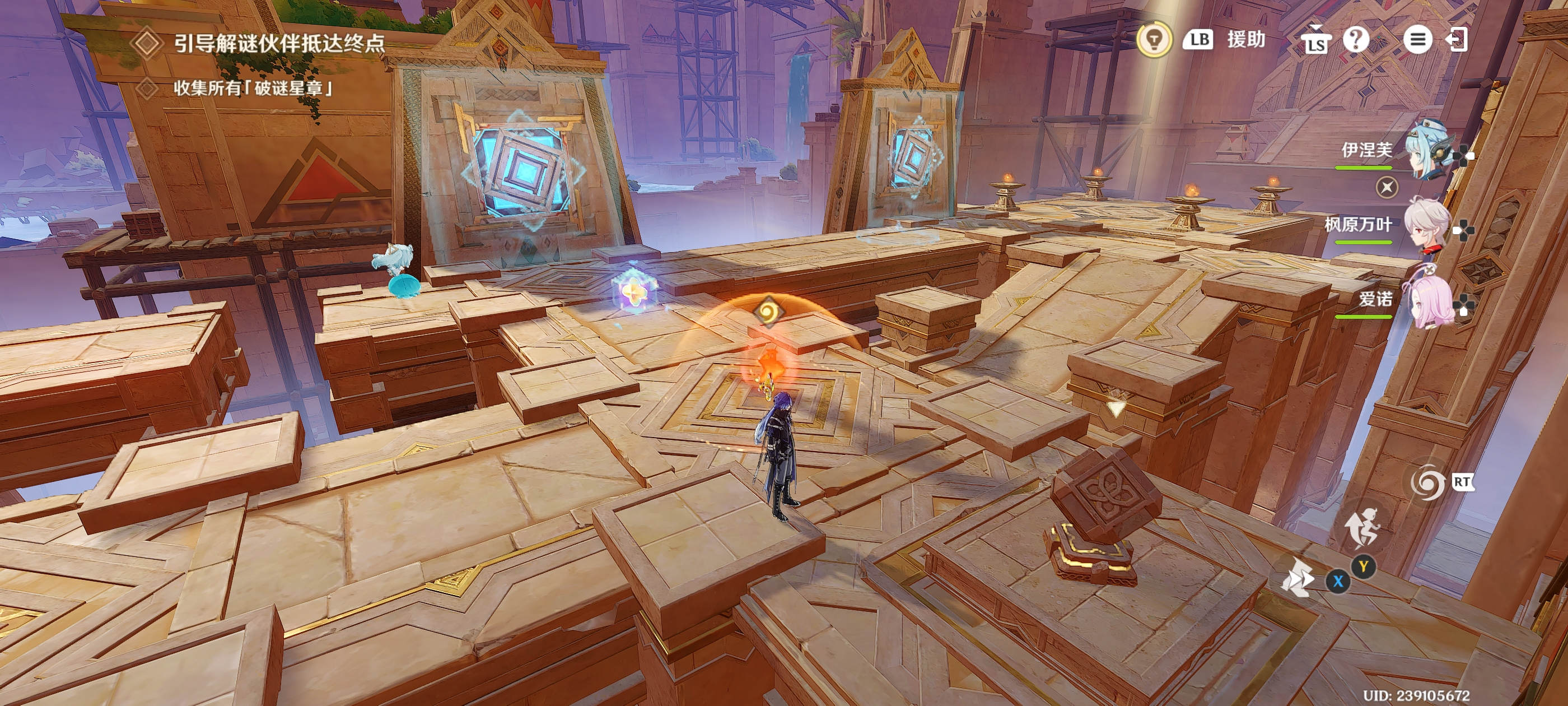The height and width of the screenshot is (706, 1568).
Task: Leave the challenge via the exit-door icon
Action: click(1457, 40)
